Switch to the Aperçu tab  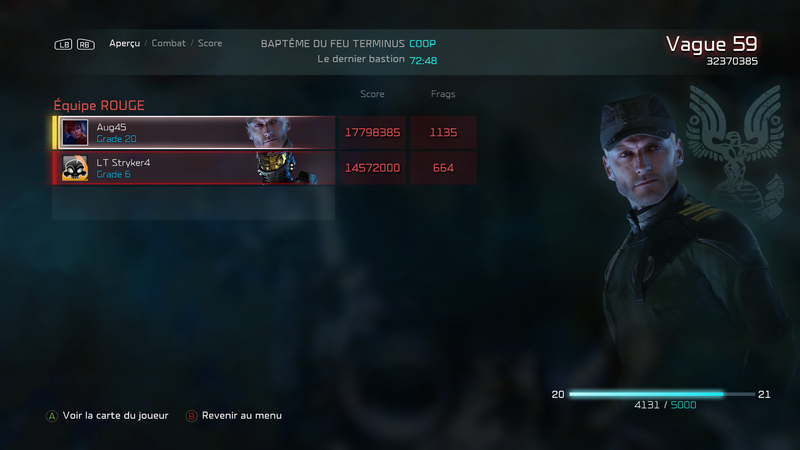[x=124, y=44]
